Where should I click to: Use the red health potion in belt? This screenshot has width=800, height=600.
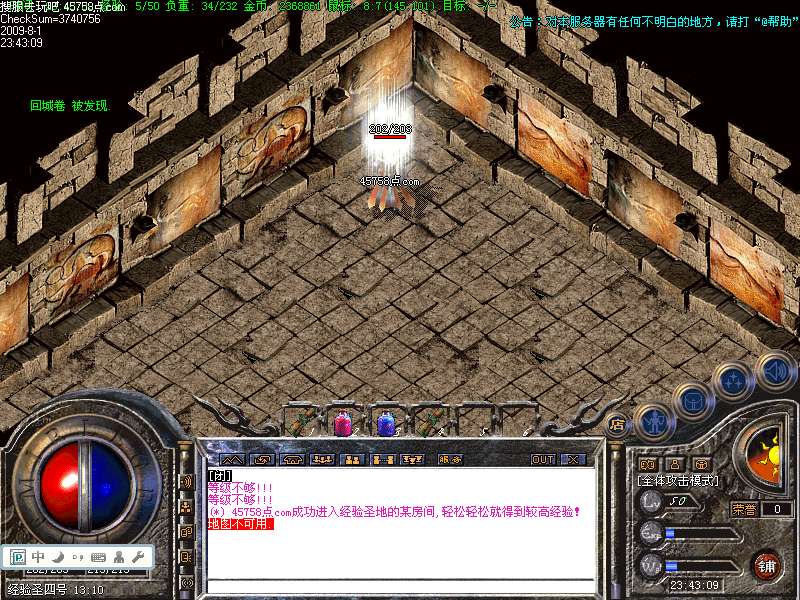pos(343,422)
